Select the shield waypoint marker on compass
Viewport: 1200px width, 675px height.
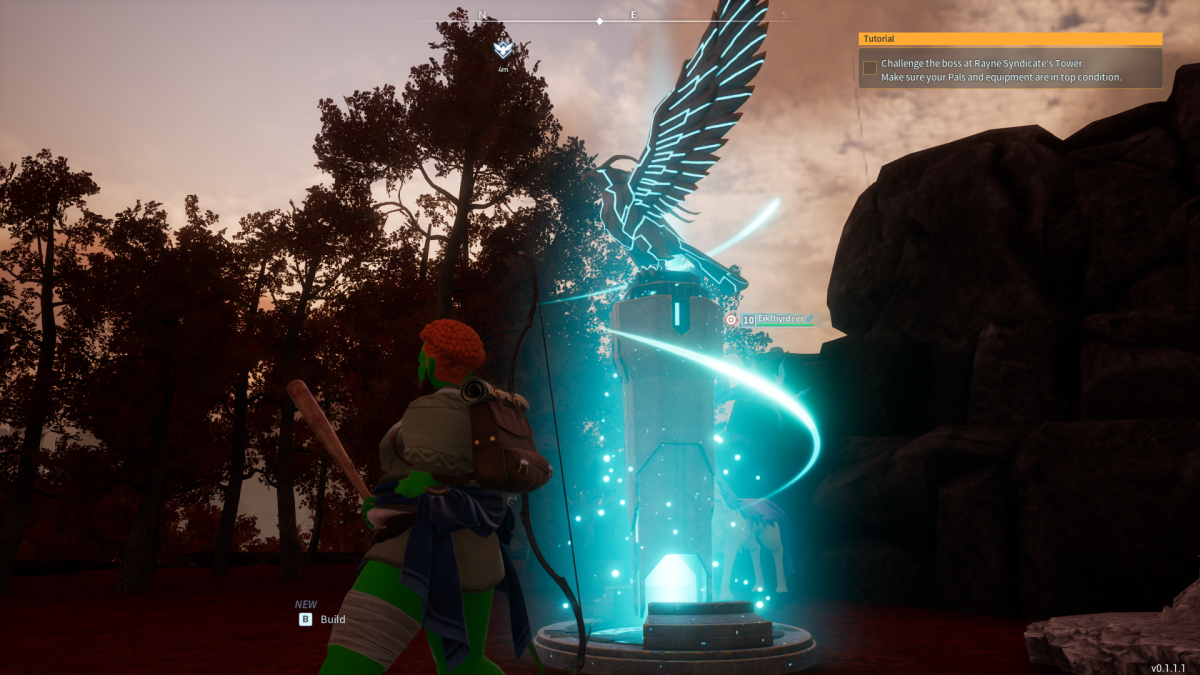(x=503, y=48)
